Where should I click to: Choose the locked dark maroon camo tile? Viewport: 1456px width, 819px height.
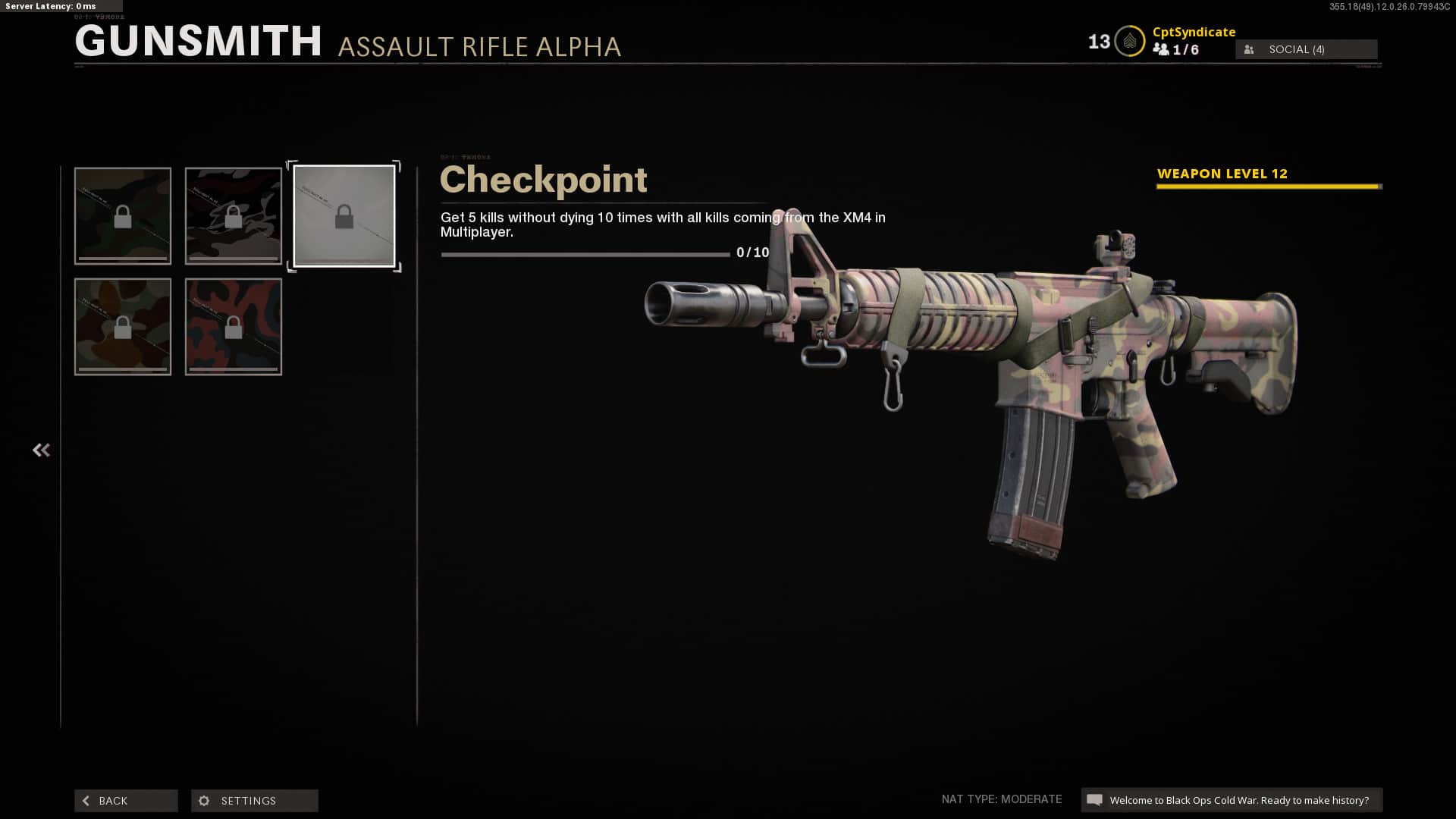(x=234, y=216)
